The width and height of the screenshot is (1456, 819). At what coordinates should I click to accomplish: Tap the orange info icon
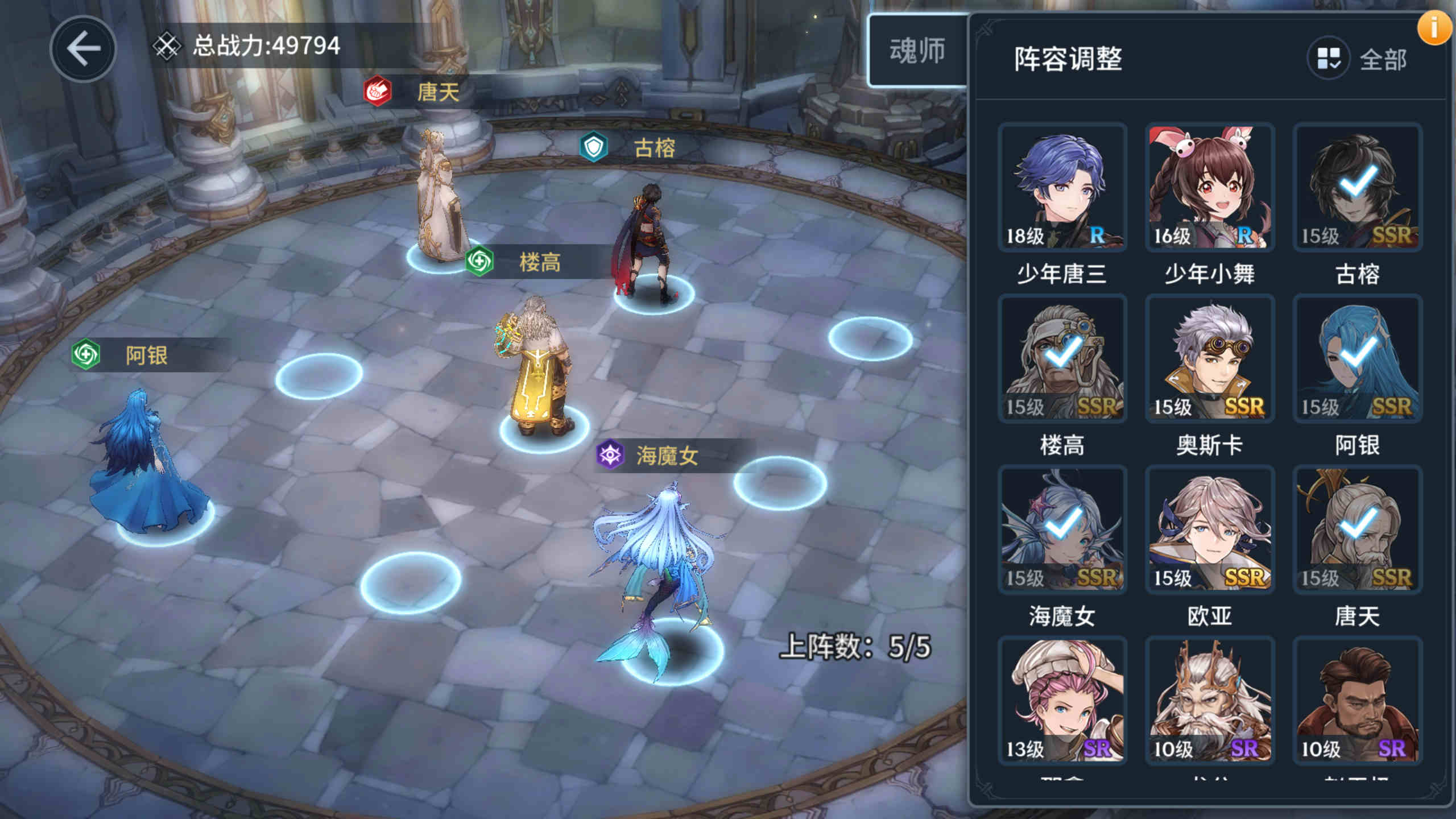1433,28
